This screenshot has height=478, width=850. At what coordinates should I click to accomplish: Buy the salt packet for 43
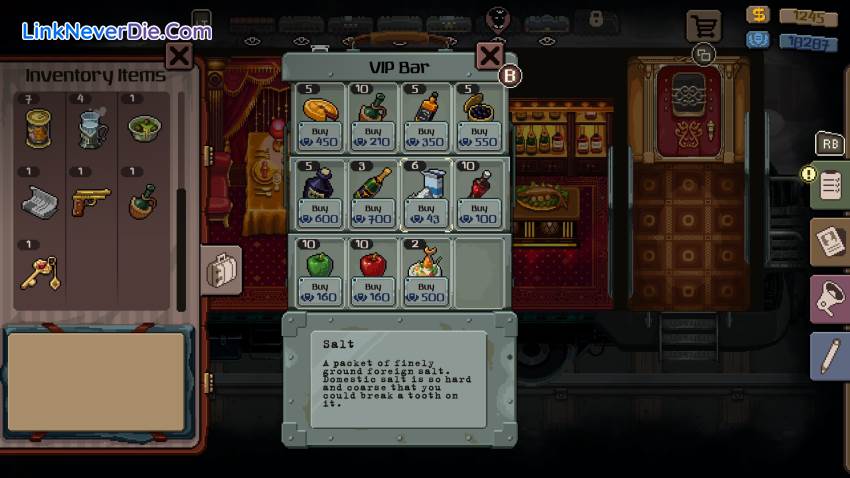pos(427,211)
